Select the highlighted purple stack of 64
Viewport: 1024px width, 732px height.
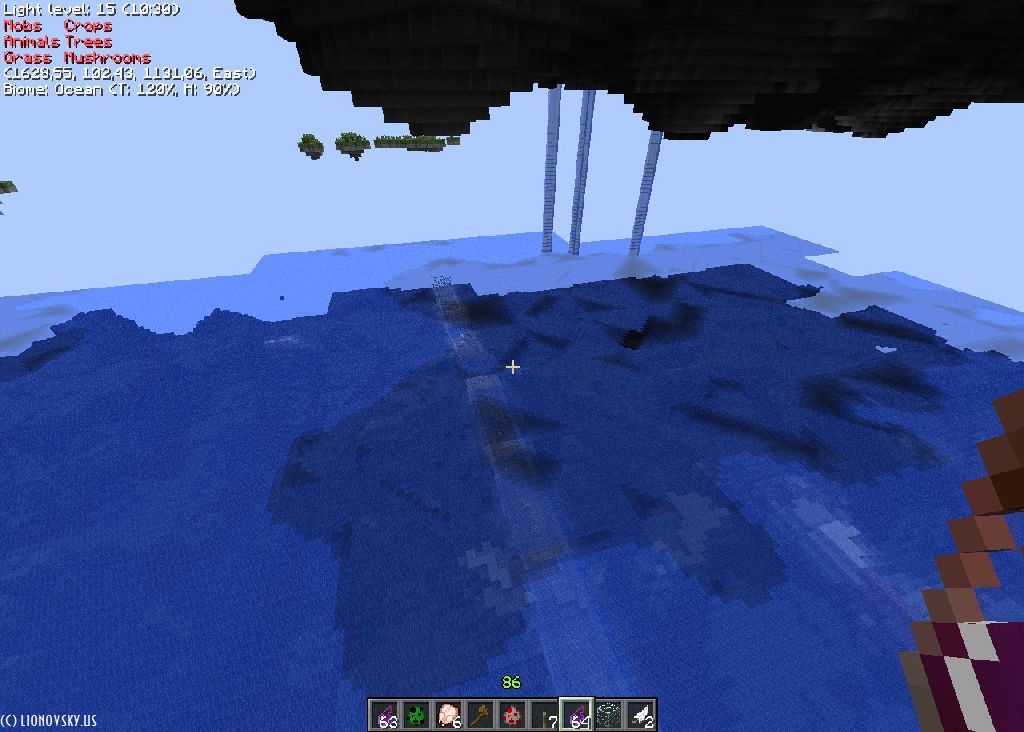click(576, 715)
